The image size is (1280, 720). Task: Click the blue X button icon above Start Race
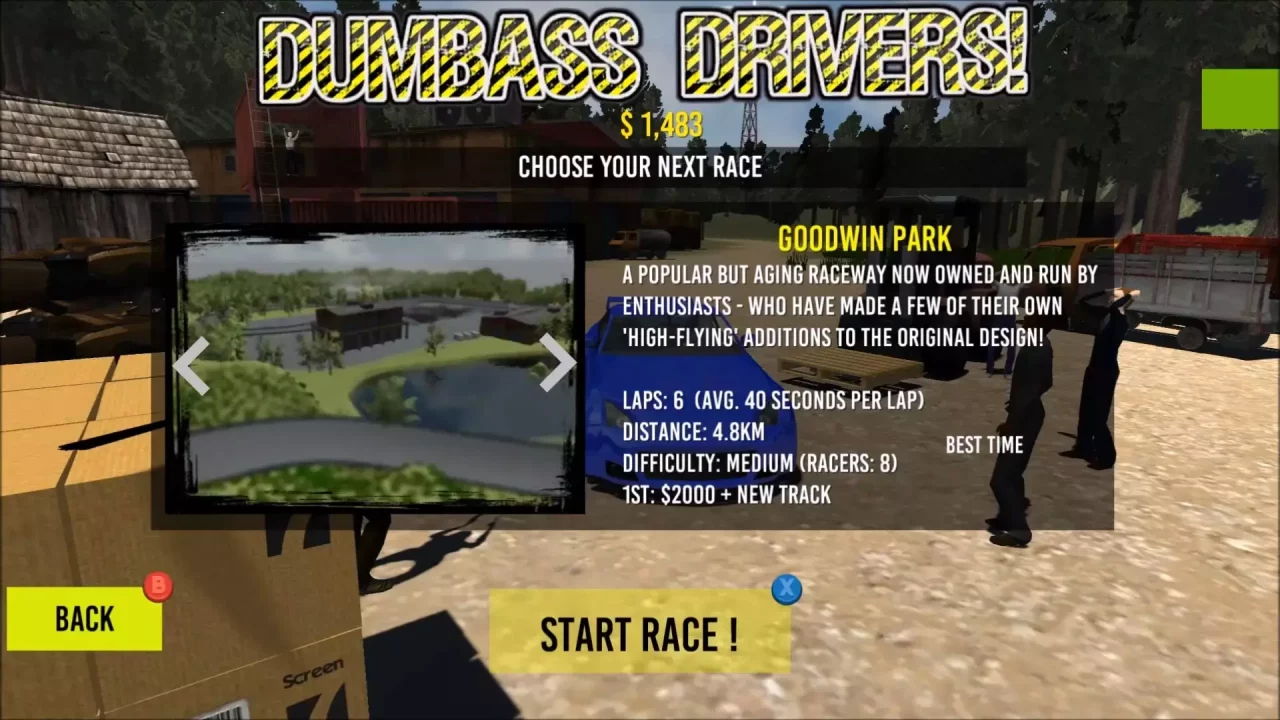786,590
